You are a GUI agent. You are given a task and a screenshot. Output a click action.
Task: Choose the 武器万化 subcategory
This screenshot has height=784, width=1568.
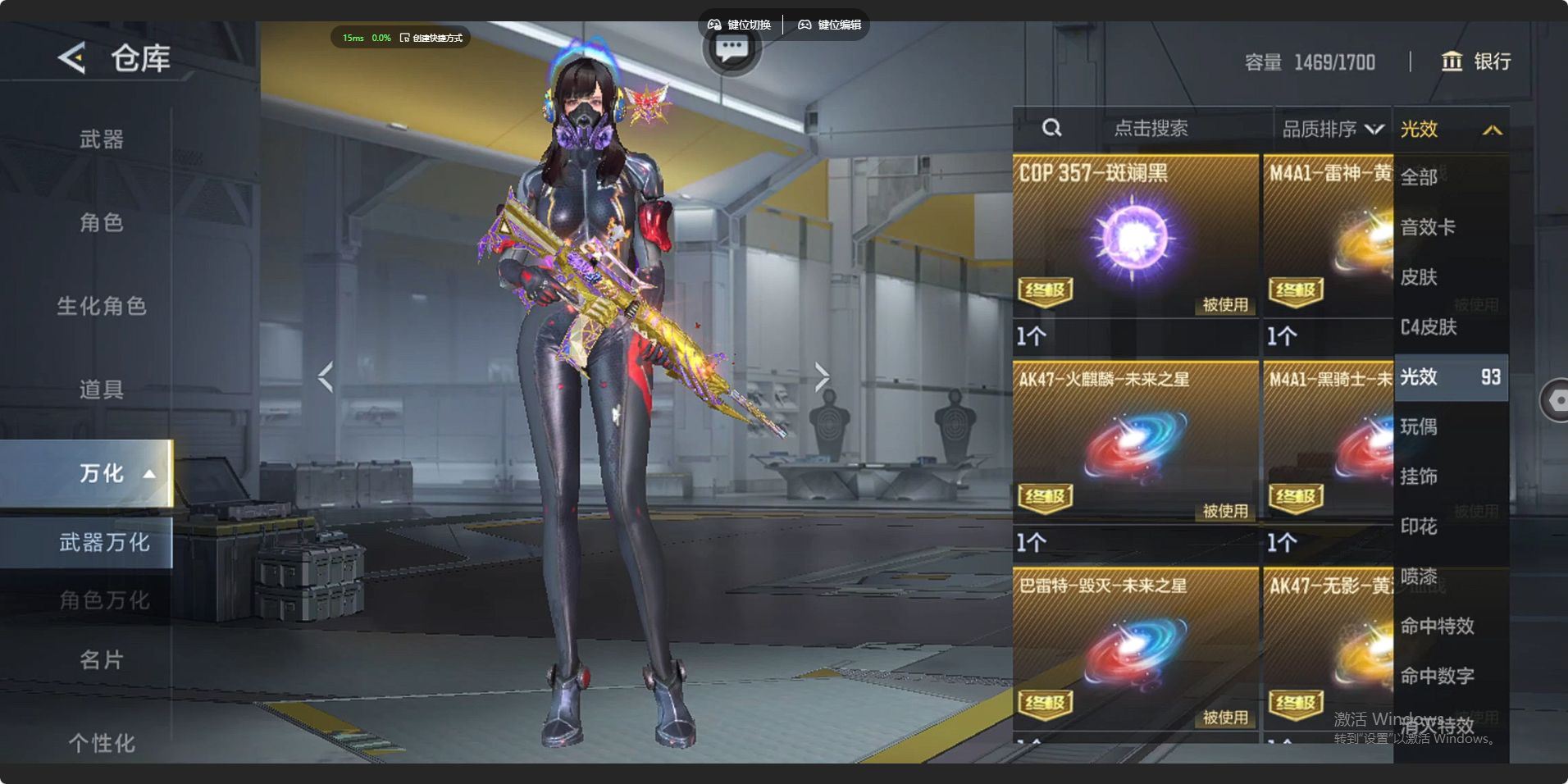[103, 542]
